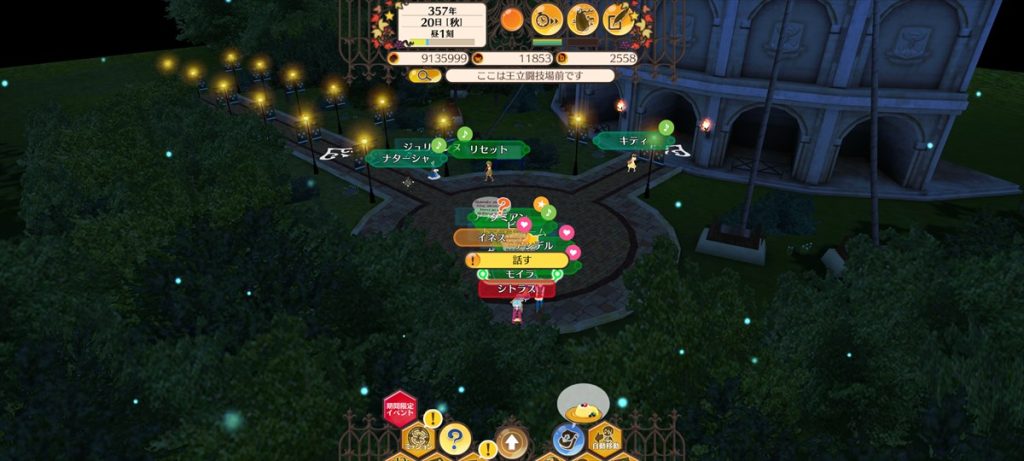
Task: Tap the orange sun orb icon
Action: (513, 18)
